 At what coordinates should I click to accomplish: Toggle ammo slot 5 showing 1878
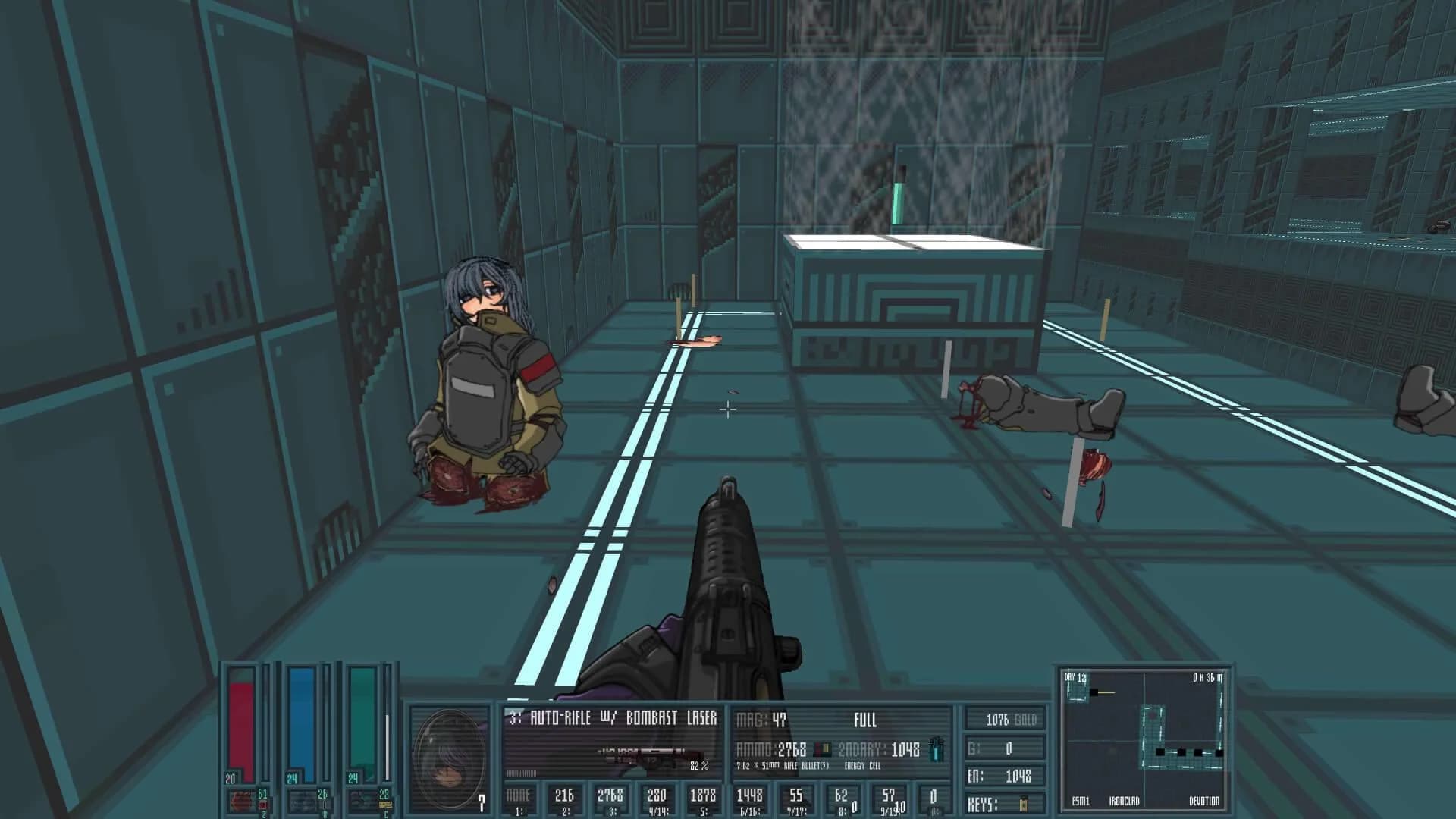(x=705, y=796)
